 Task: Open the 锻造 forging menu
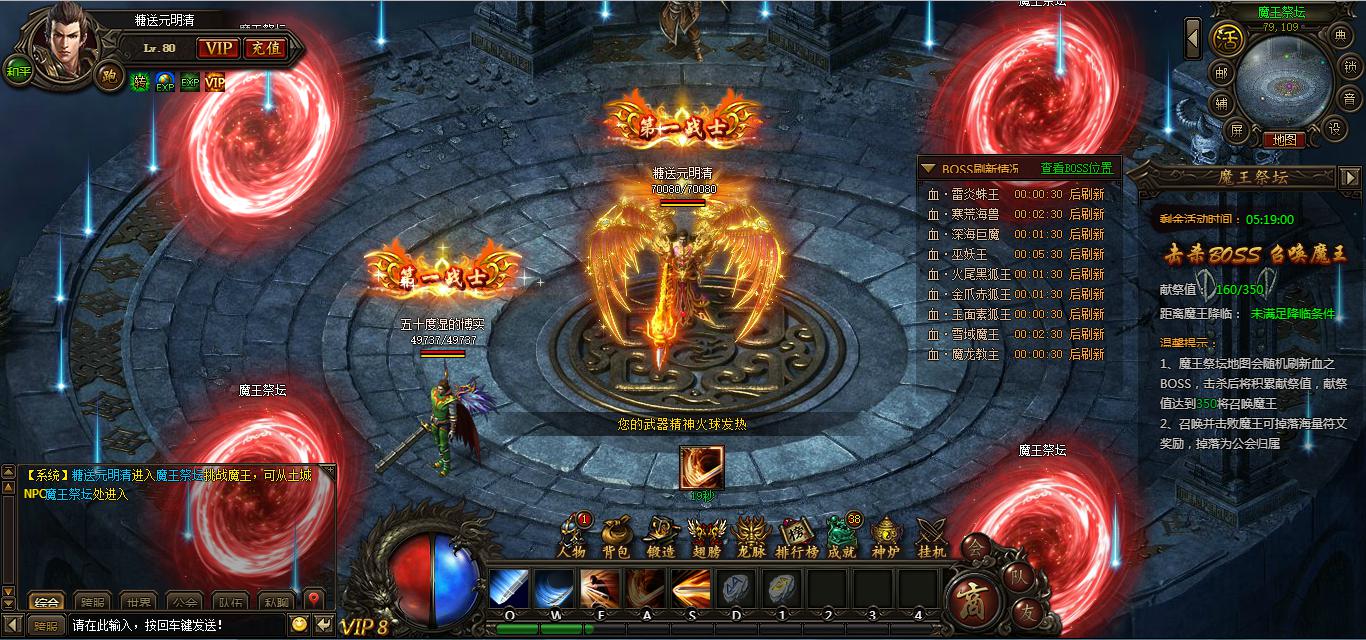[x=661, y=535]
